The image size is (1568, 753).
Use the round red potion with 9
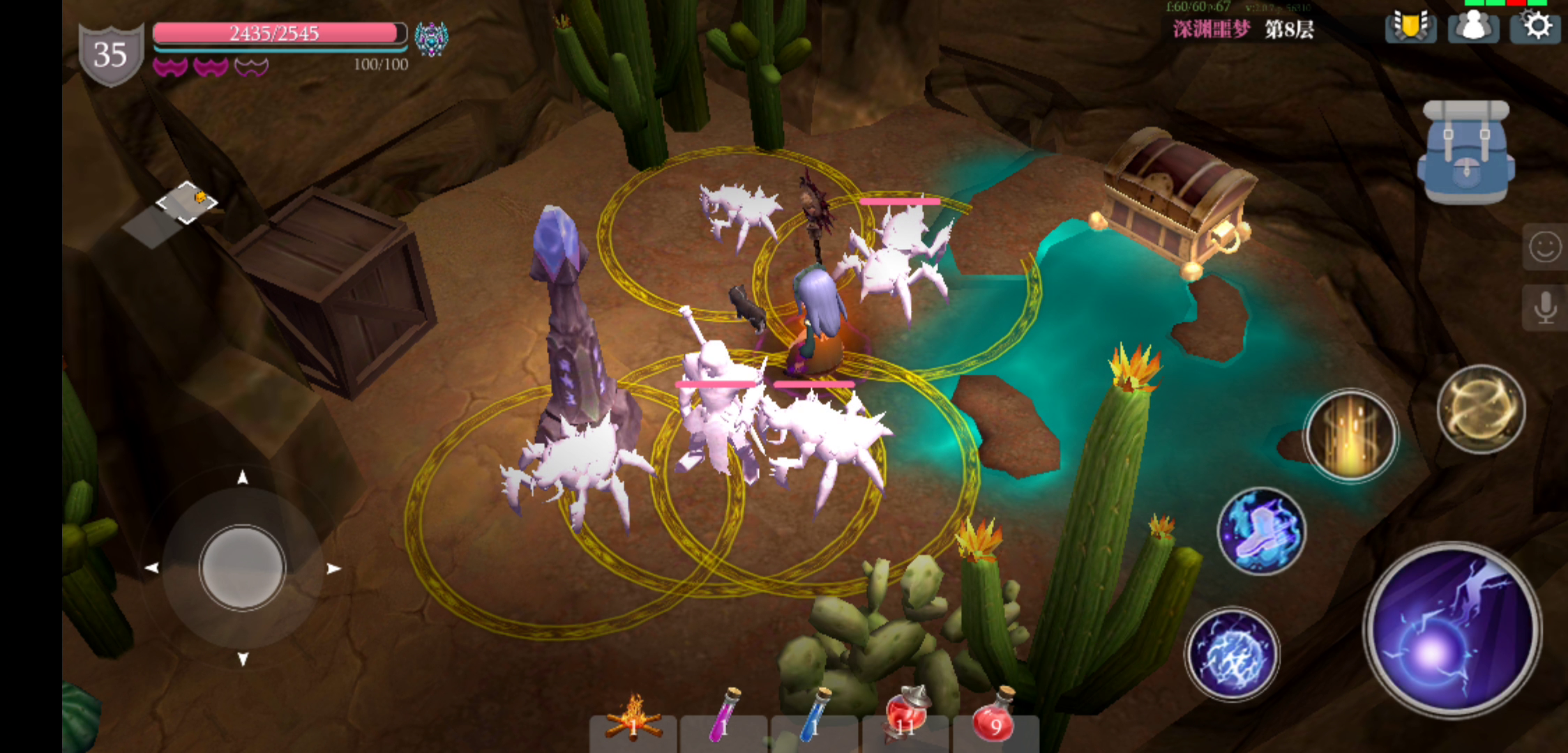click(995, 720)
